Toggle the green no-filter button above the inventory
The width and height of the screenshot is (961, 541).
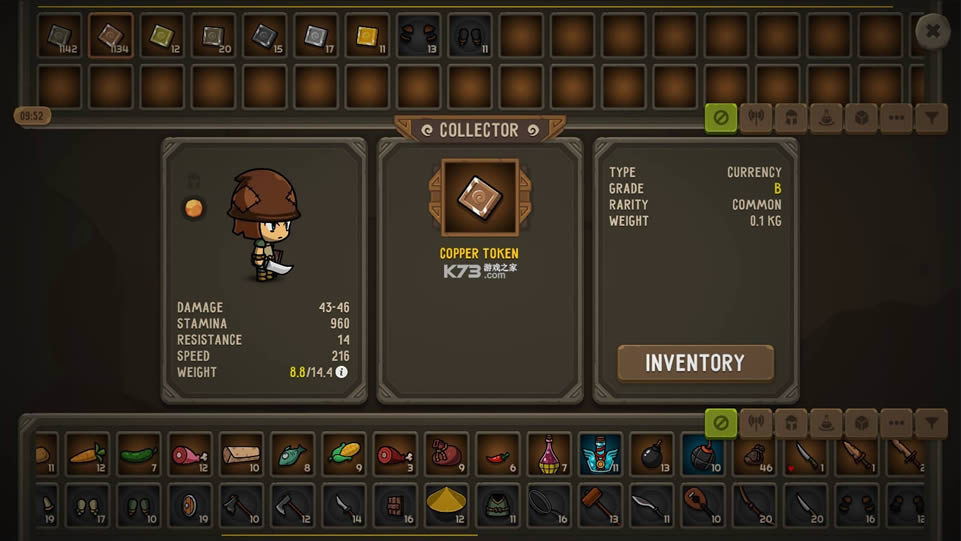(x=720, y=424)
